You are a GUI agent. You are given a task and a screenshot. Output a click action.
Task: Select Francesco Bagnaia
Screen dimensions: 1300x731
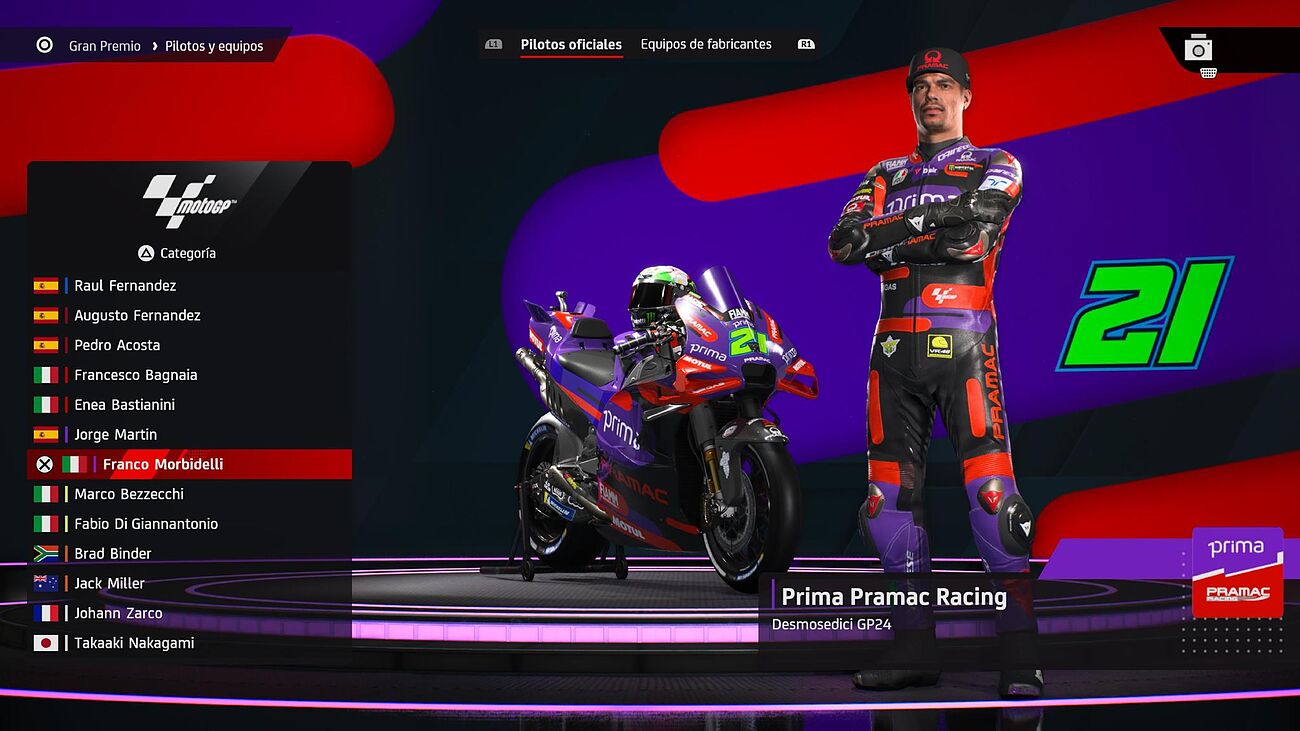click(135, 375)
